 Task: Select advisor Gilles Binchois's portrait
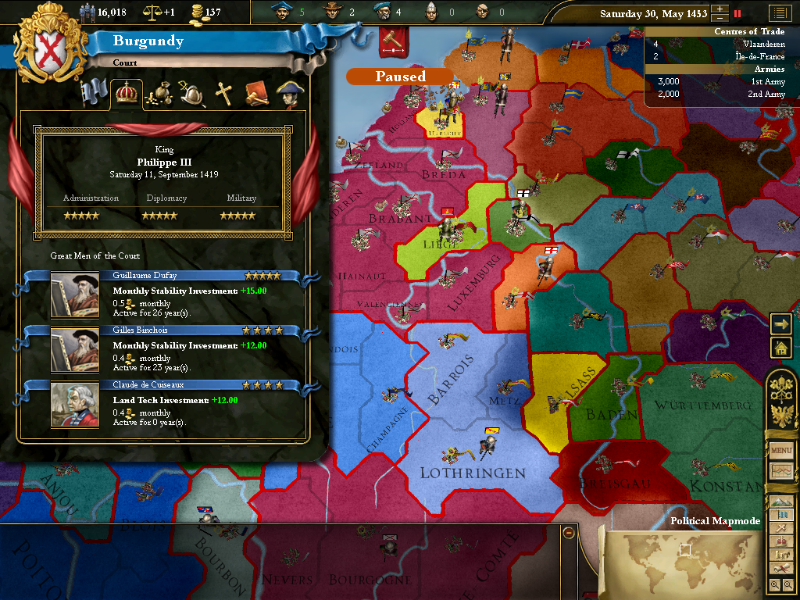point(75,351)
